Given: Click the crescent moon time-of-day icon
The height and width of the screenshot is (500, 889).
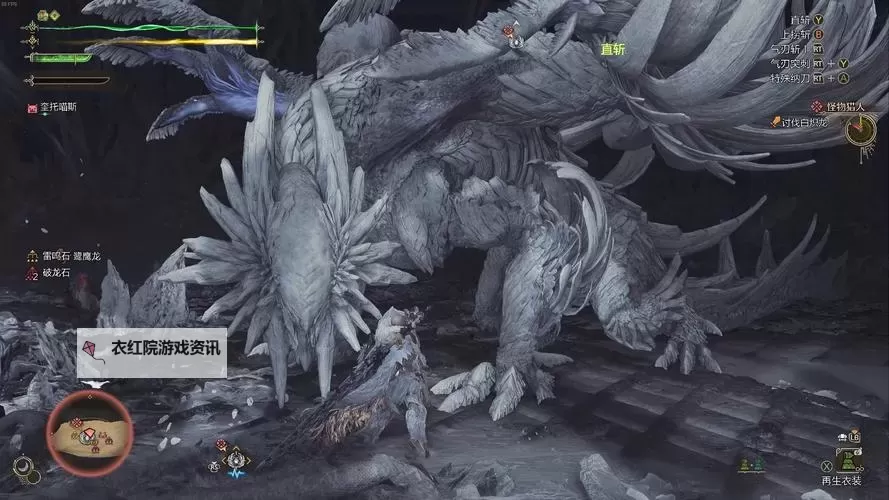Looking at the screenshot, I should coord(24,466).
